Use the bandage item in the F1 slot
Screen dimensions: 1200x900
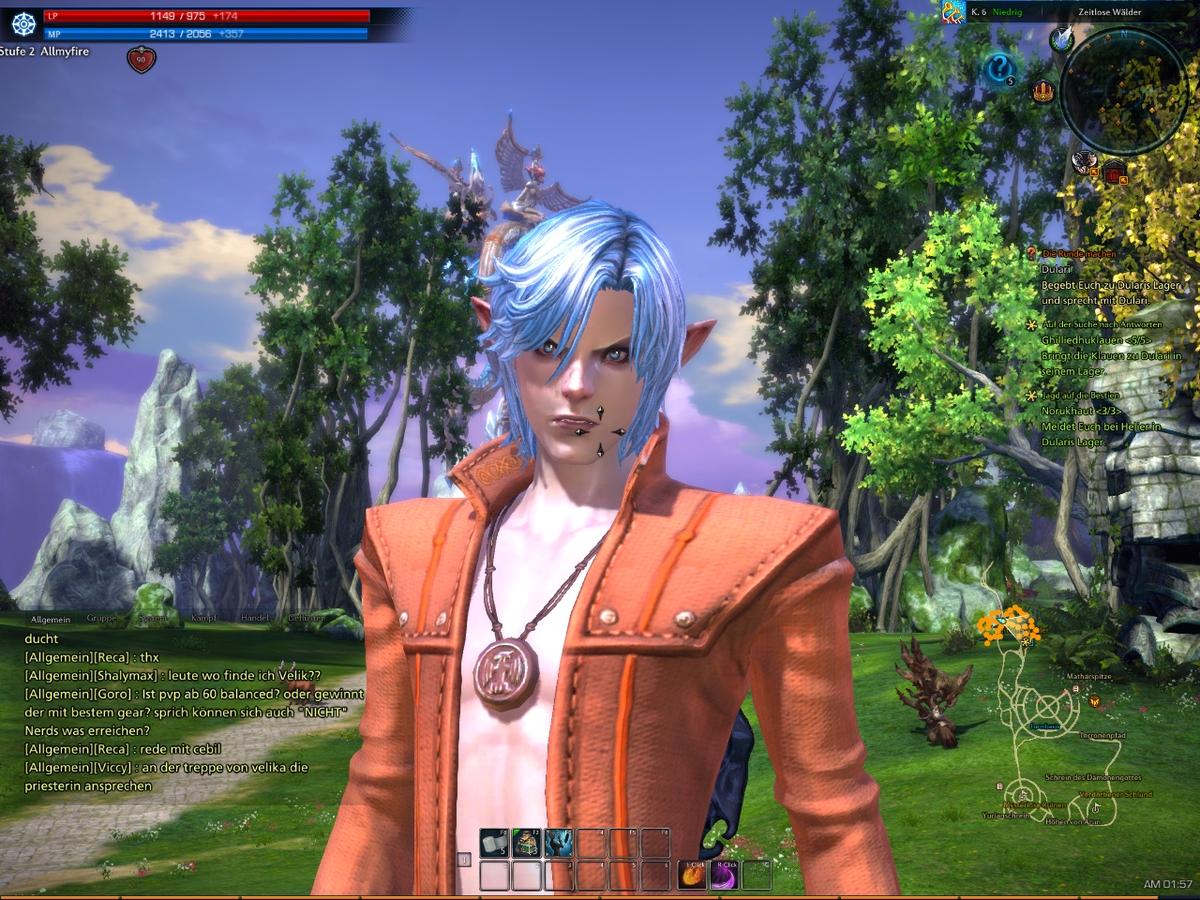point(494,843)
